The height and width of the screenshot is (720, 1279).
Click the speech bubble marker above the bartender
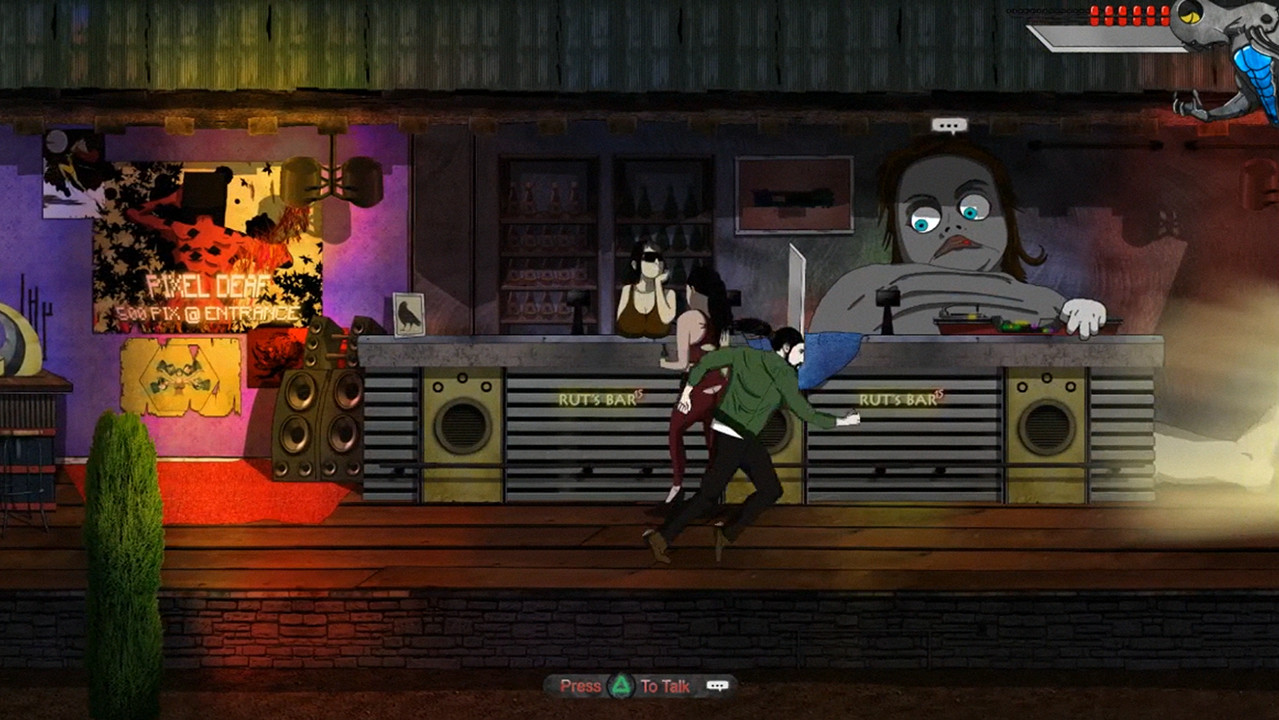tap(949, 126)
